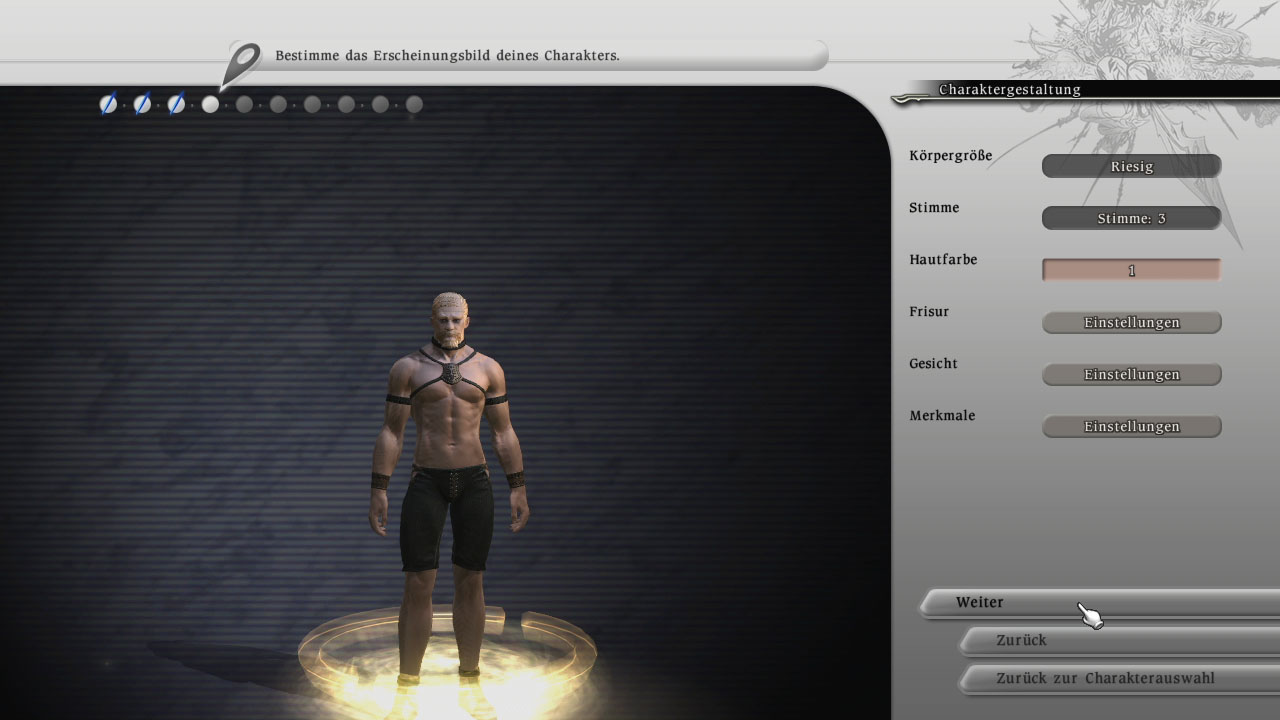The image size is (1280, 720).
Task: Select the third completed step pen icon
Action: [x=177, y=104]
